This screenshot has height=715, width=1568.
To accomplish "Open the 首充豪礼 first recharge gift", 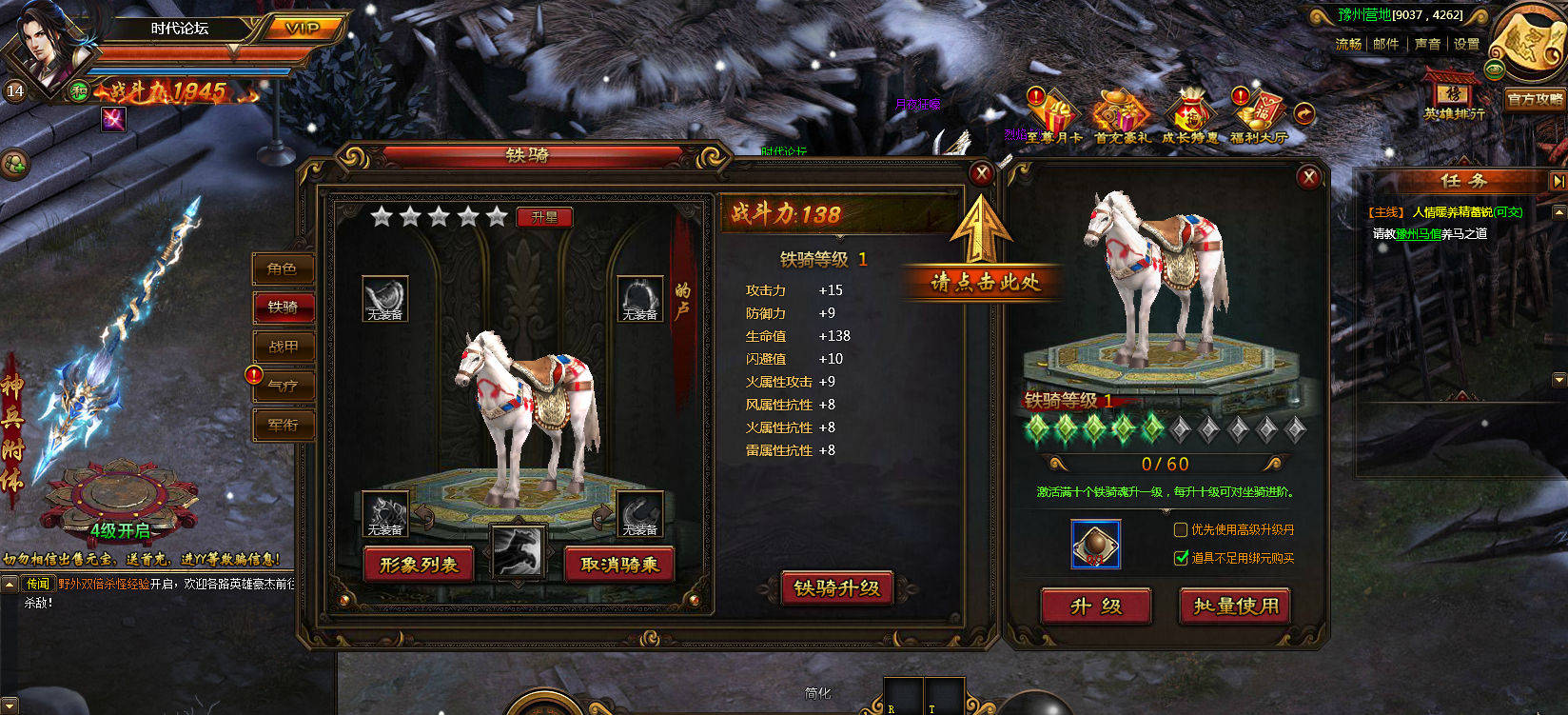I will [x=1121, y=116].
